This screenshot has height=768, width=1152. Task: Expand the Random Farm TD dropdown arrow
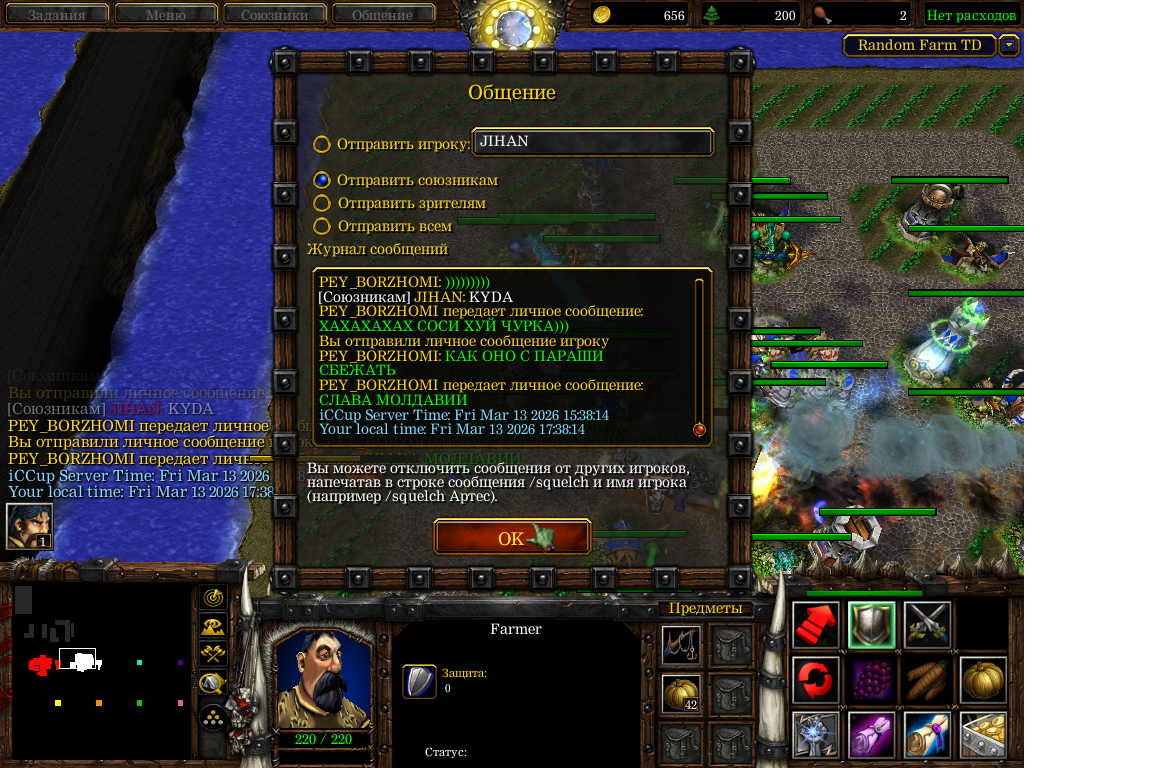pos(1009,45)
